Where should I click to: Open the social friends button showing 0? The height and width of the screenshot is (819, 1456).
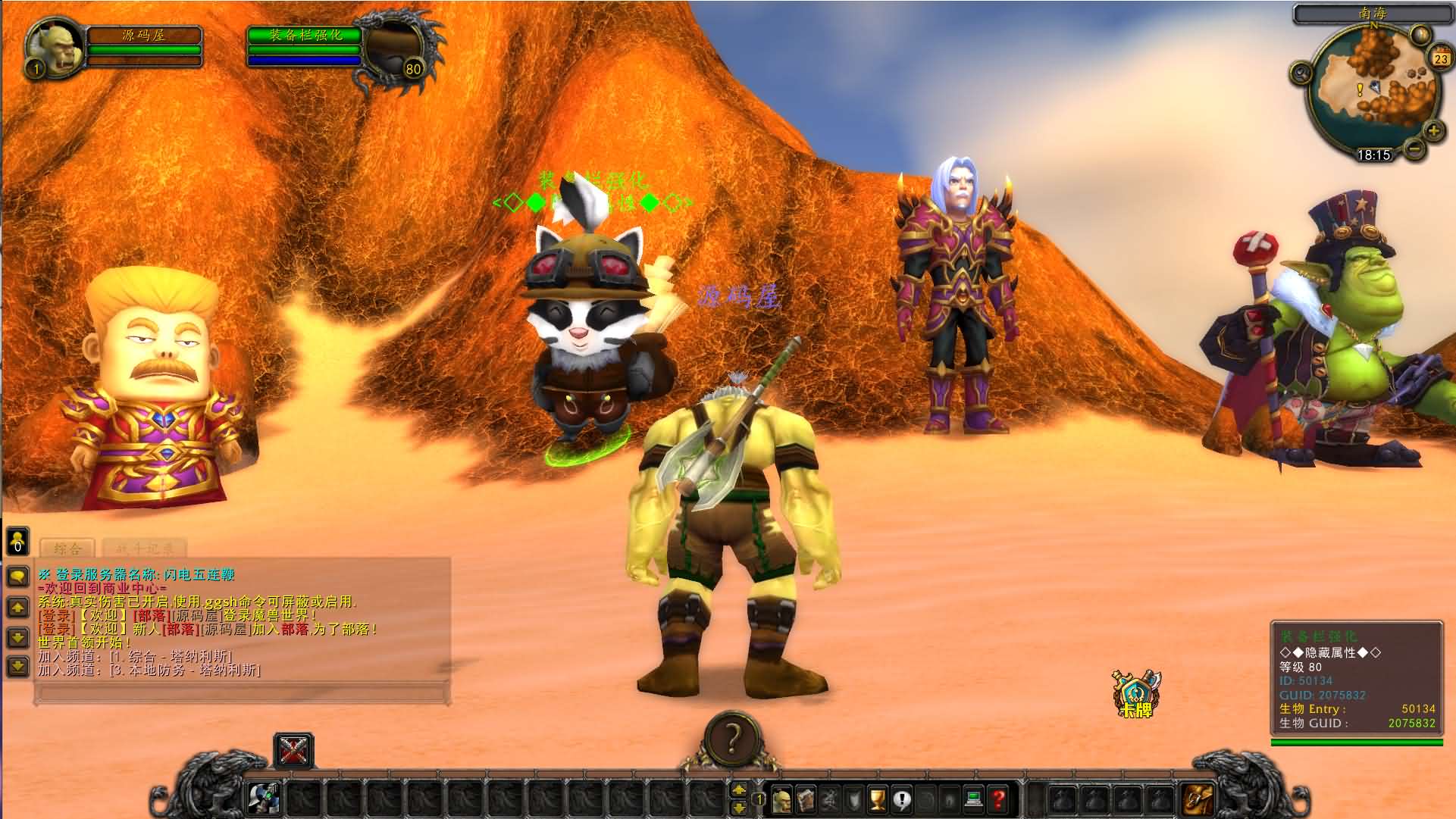point(17,541)
